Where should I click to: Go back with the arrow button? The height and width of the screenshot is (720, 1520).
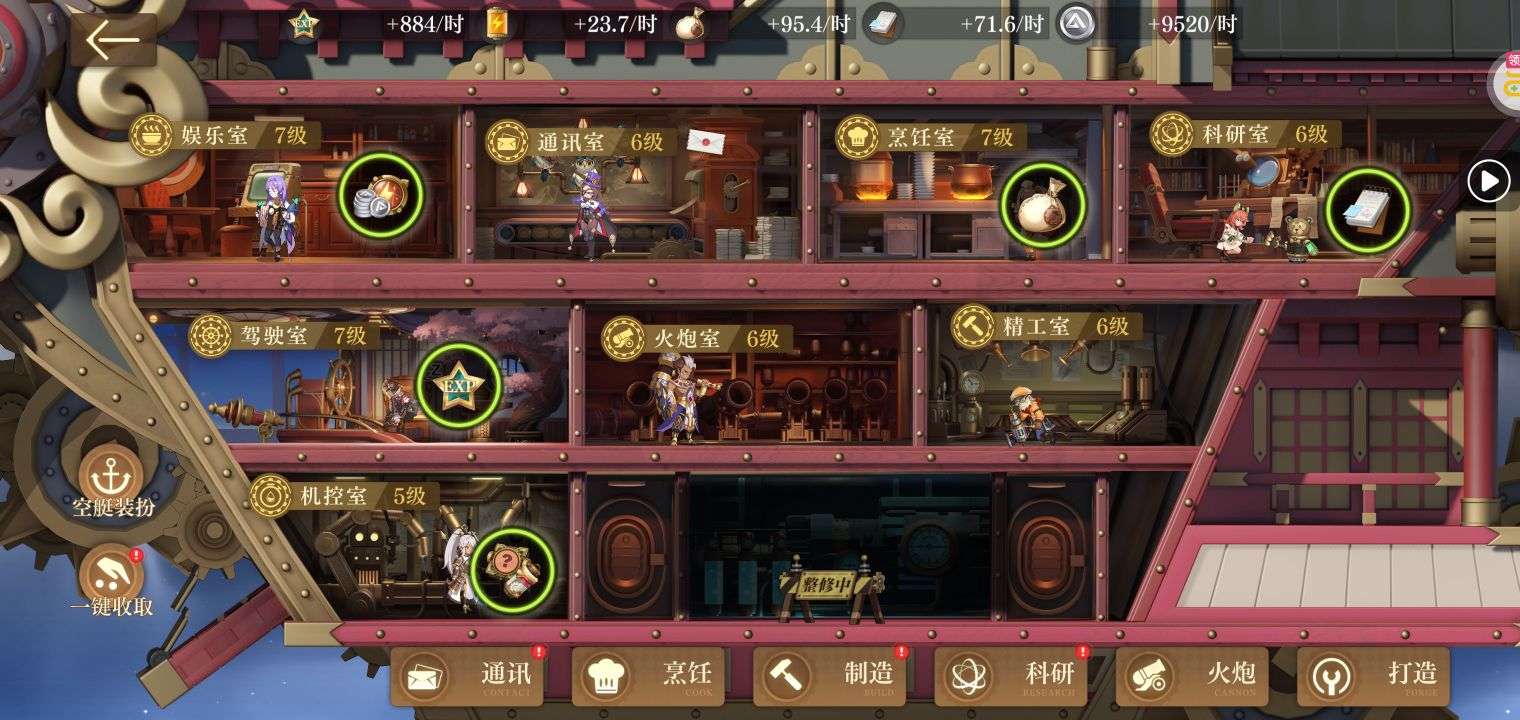pyautogui.click(x=113, y=41)
